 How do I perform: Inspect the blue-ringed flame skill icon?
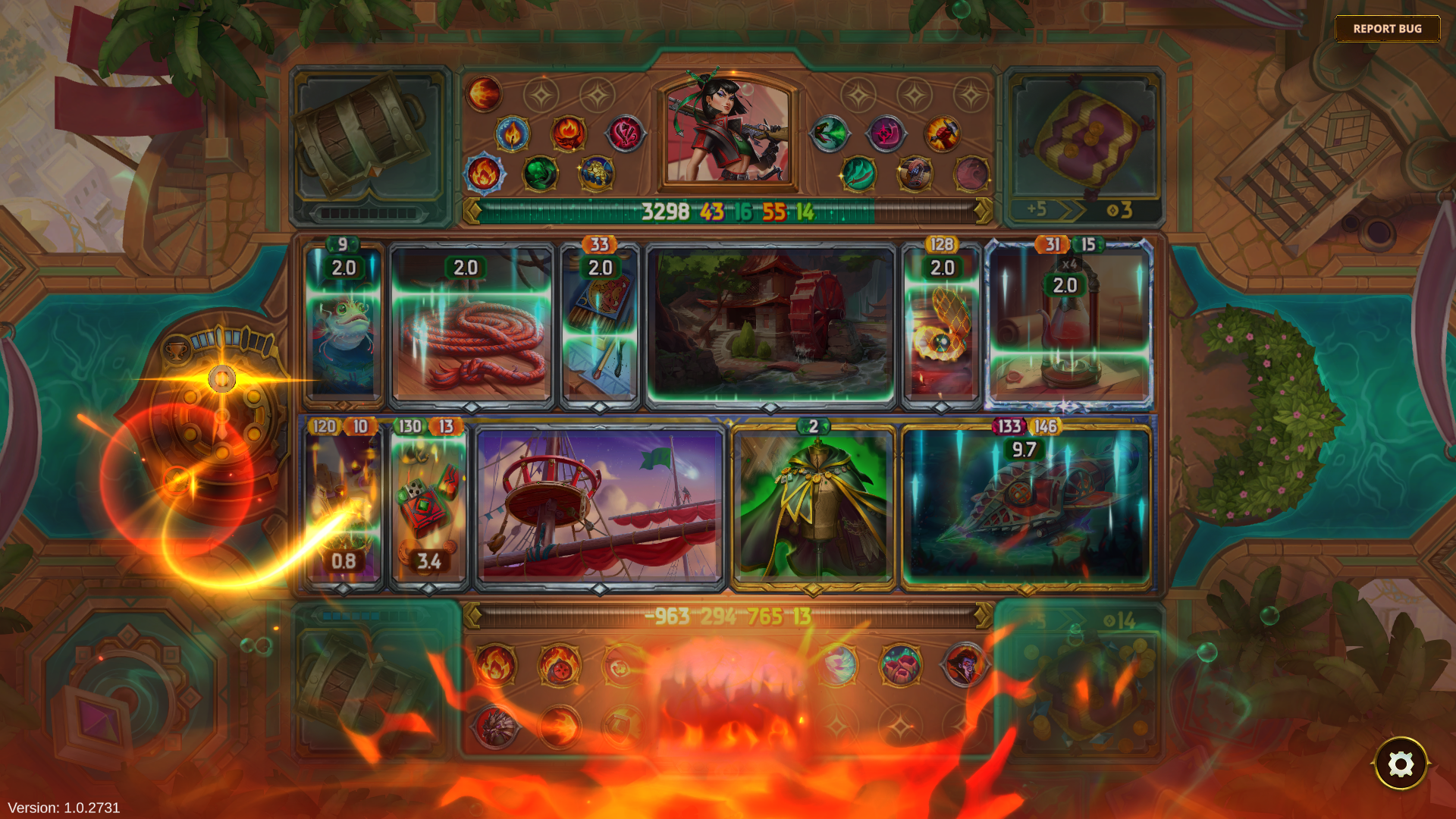[484, 174]
